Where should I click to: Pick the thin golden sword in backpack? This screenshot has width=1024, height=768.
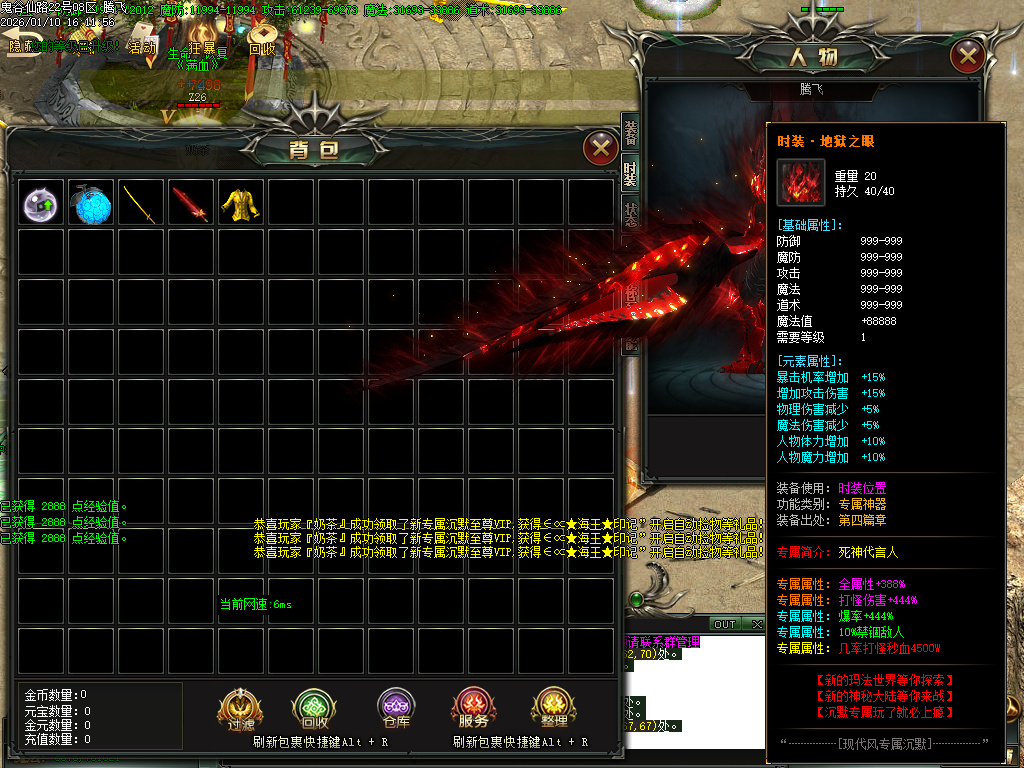coord(142,203)
